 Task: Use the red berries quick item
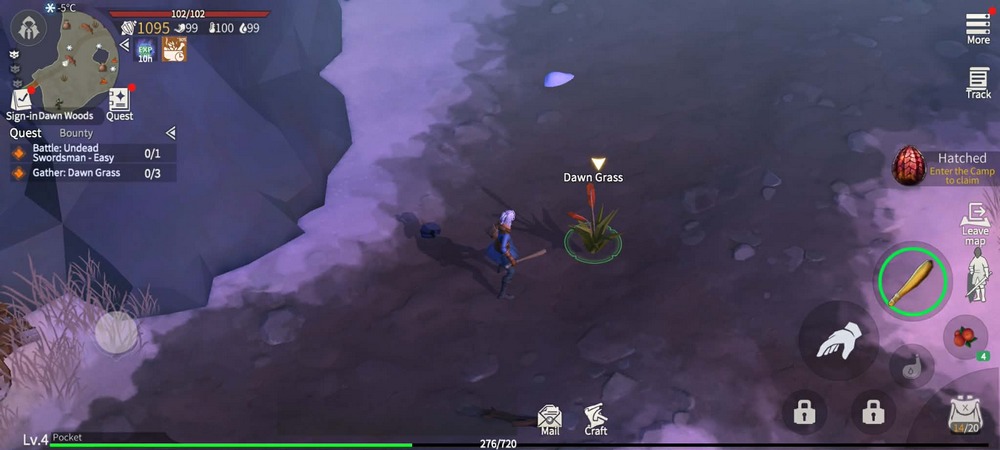pyautogui.click(x=965, y=337)
